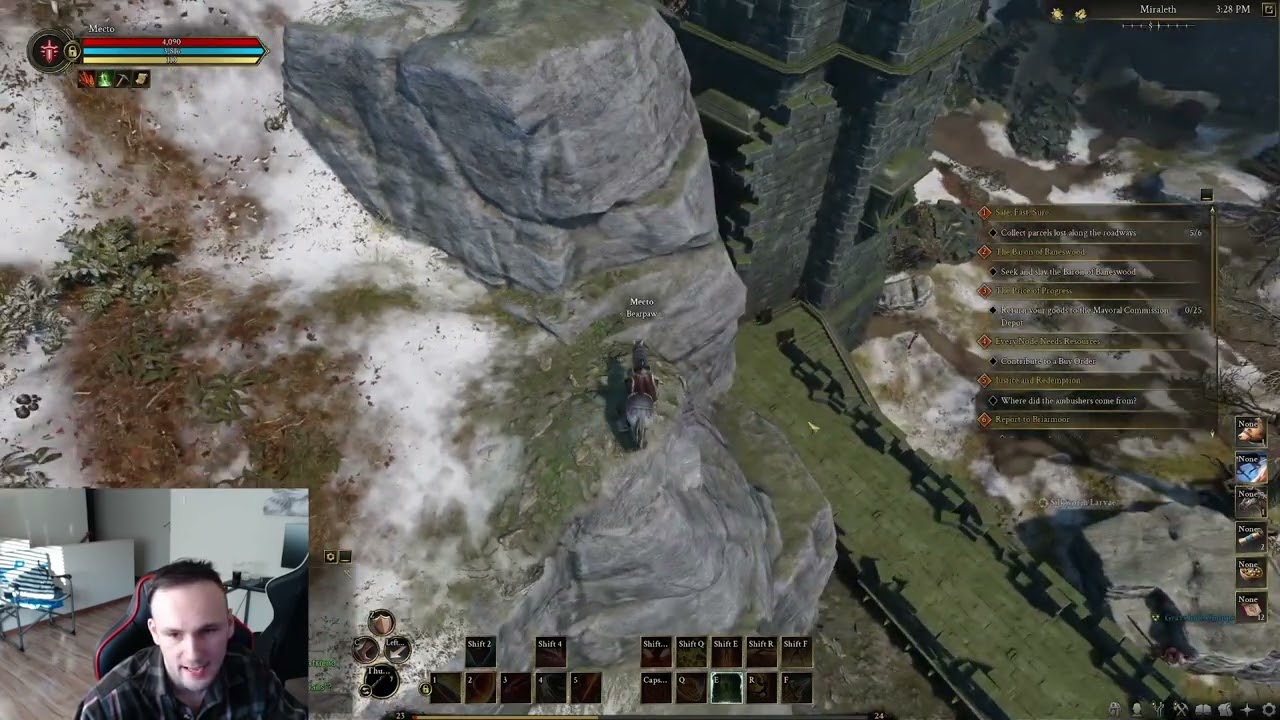Click Collect parcels lost along the roadways

pyautogui.click(x=1070, y=232)
